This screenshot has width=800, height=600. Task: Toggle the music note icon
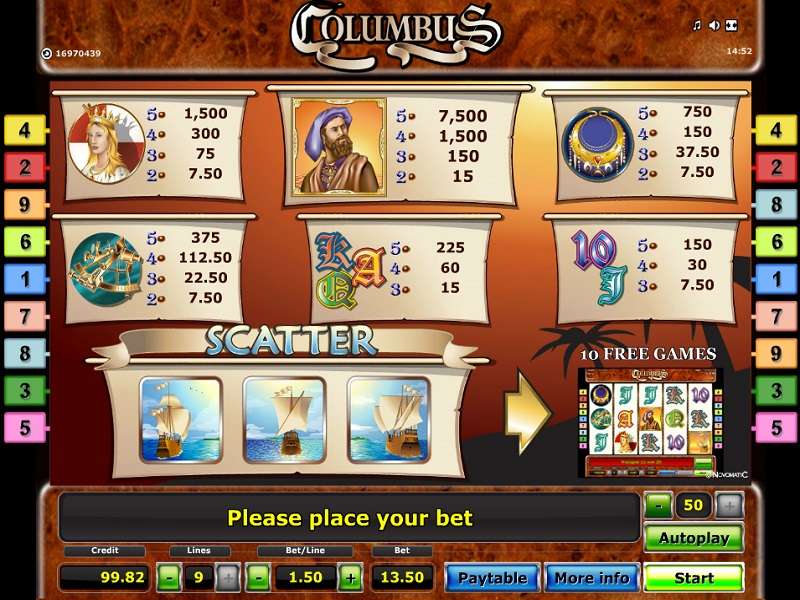[x=697, y=25]
